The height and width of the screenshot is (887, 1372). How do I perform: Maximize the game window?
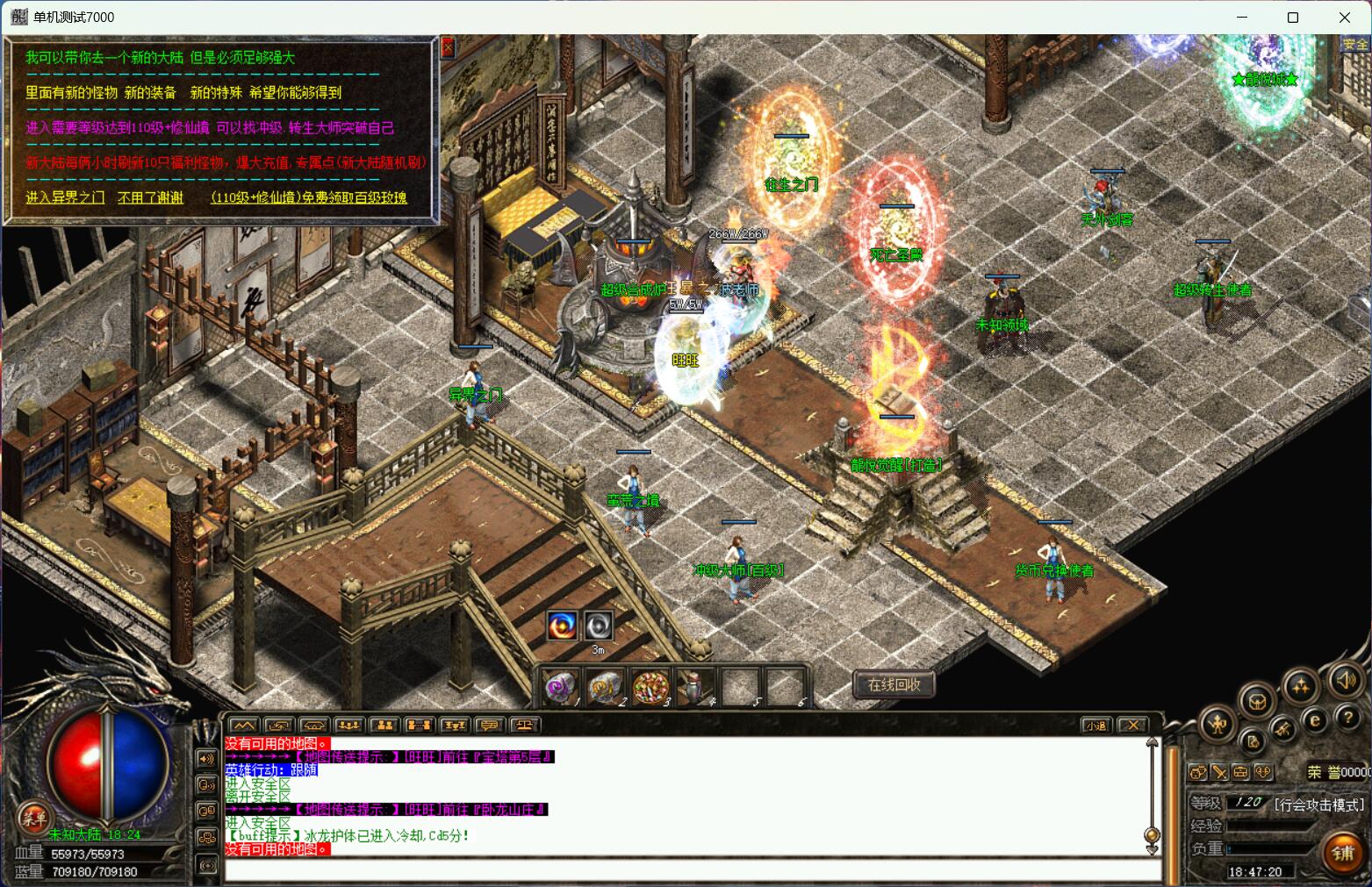pyautogui.click(x=1293, y=18)
